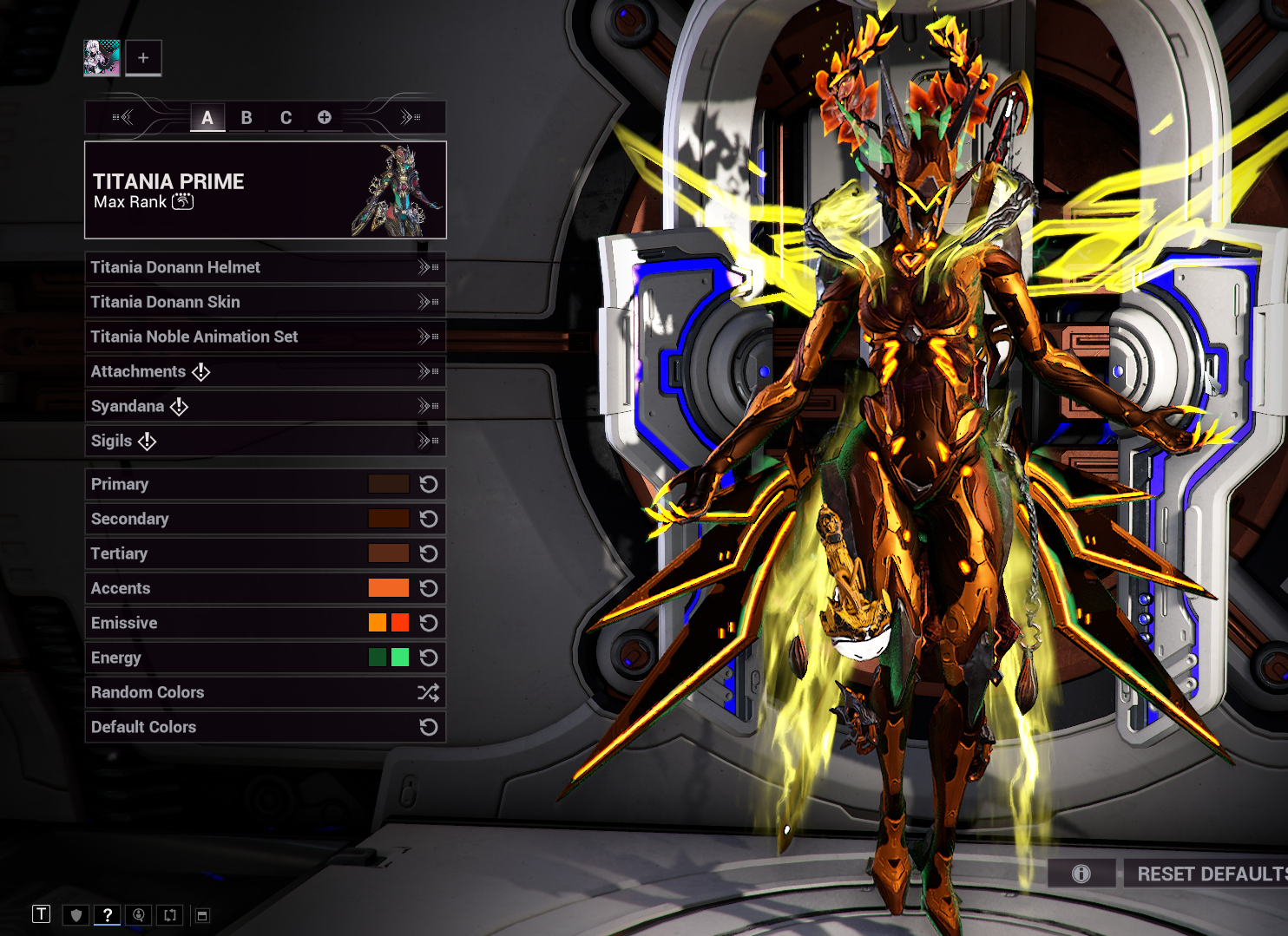Select the orange Accents color swatch
This screenshot has width=1288, height=936.
[388, 588]
